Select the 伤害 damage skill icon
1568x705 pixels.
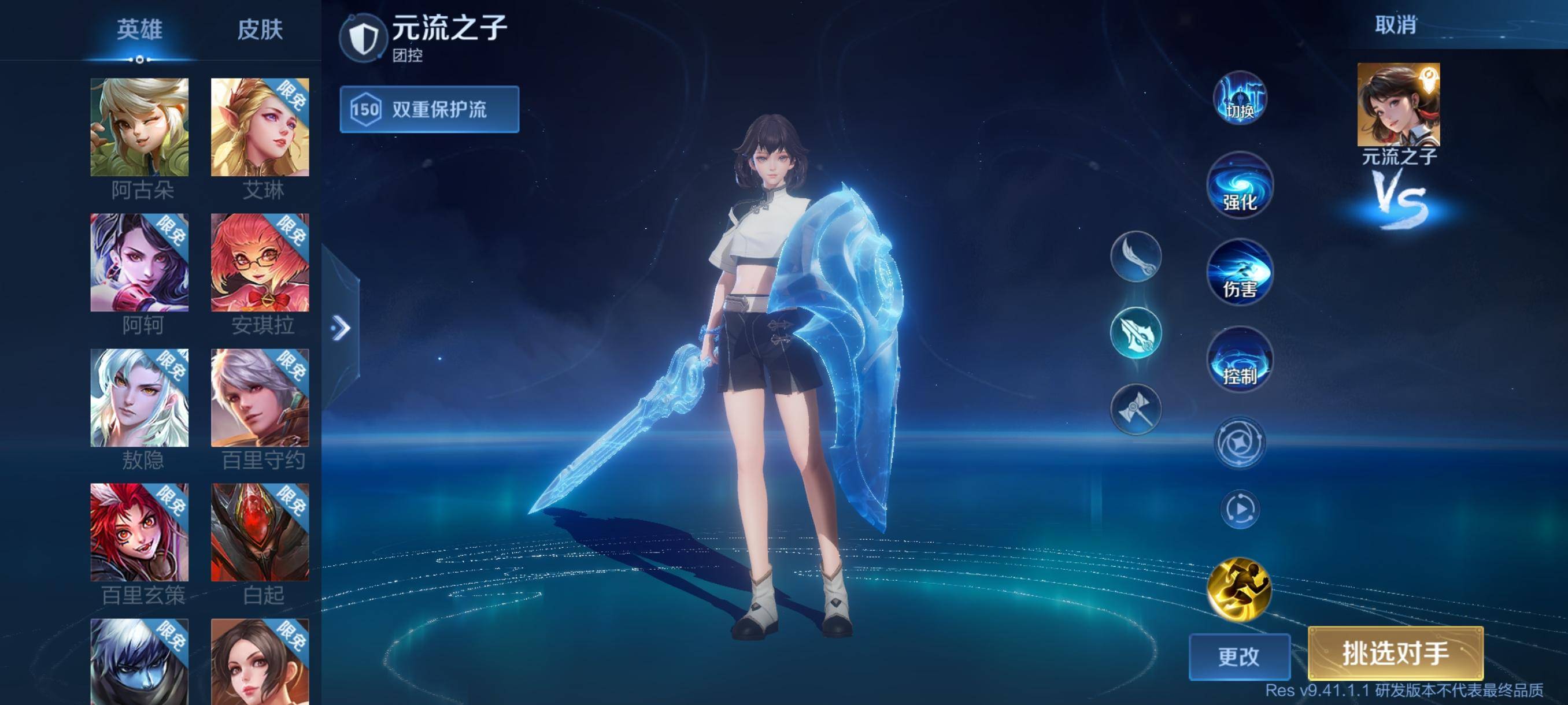point(1239,273)
